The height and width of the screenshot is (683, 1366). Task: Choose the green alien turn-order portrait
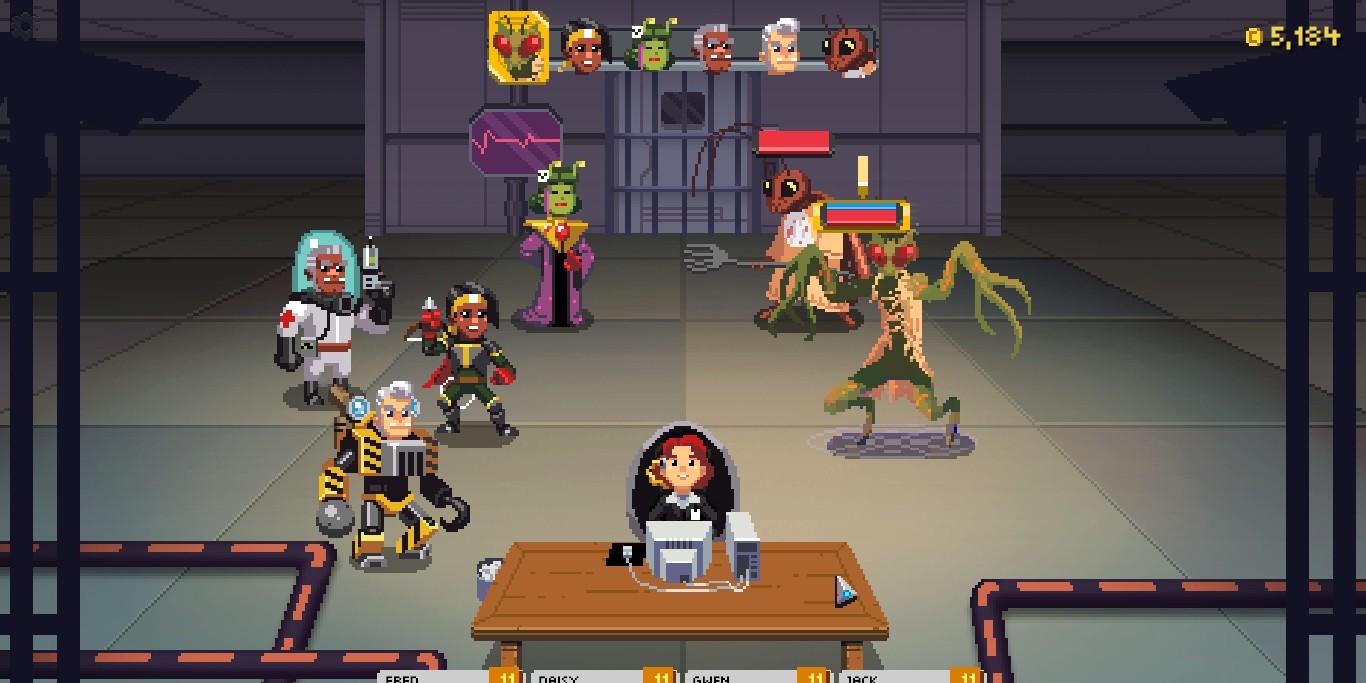coord(651,47)
